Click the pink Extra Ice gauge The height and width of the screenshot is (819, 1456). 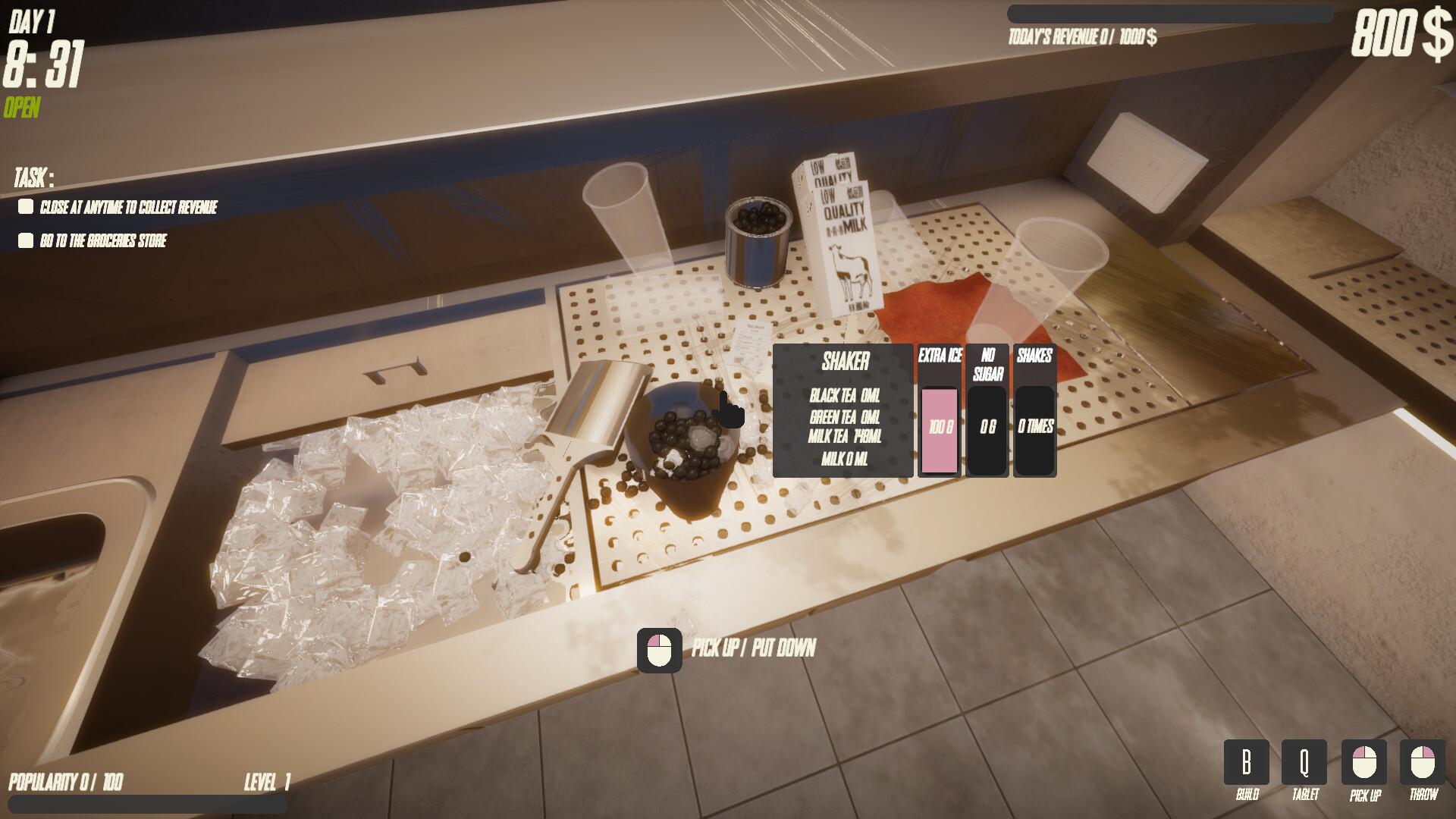(x=938, y=428)
